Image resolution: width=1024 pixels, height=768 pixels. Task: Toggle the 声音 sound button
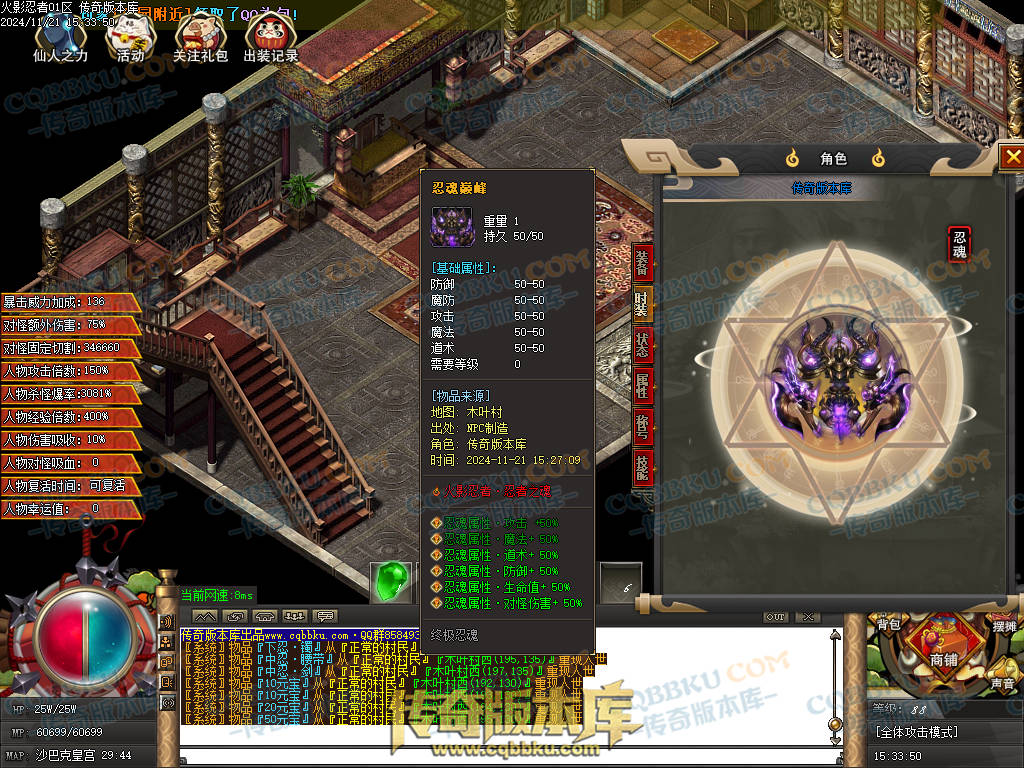pyautogui.click(x=1002, y=683)
